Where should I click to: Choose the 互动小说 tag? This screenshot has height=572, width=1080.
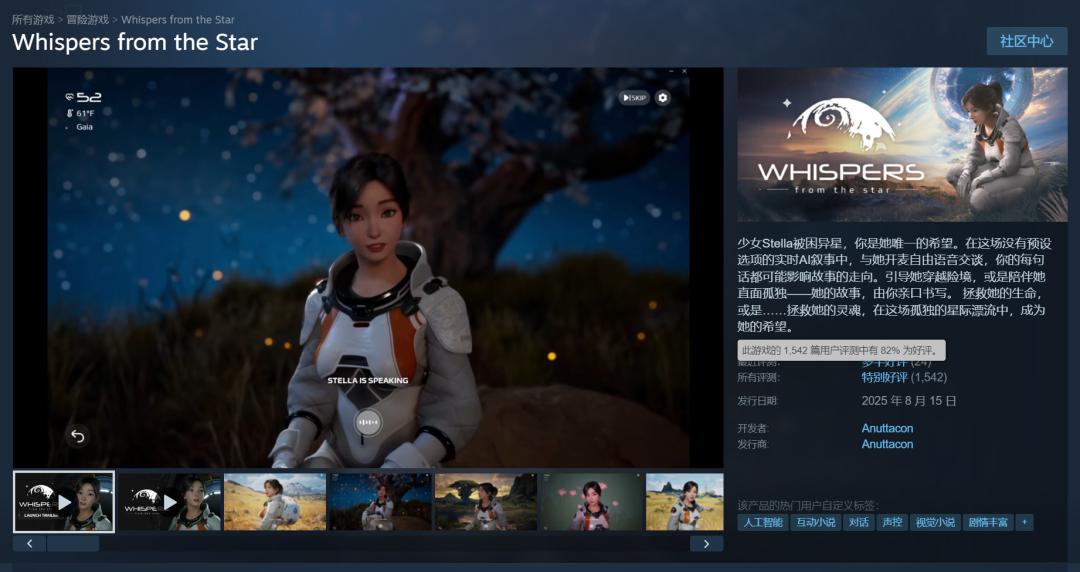click(814, 522)
